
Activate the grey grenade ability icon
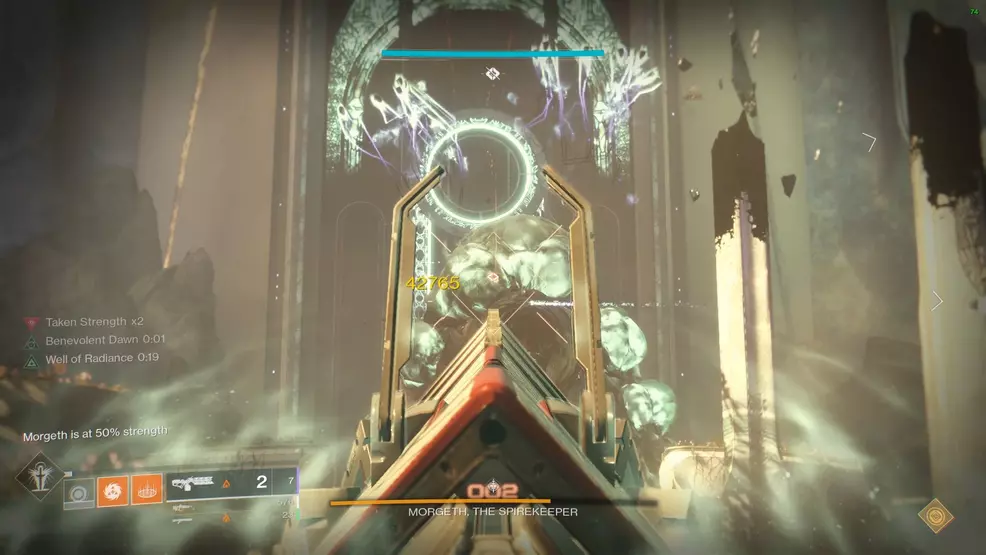coord(79,491)
